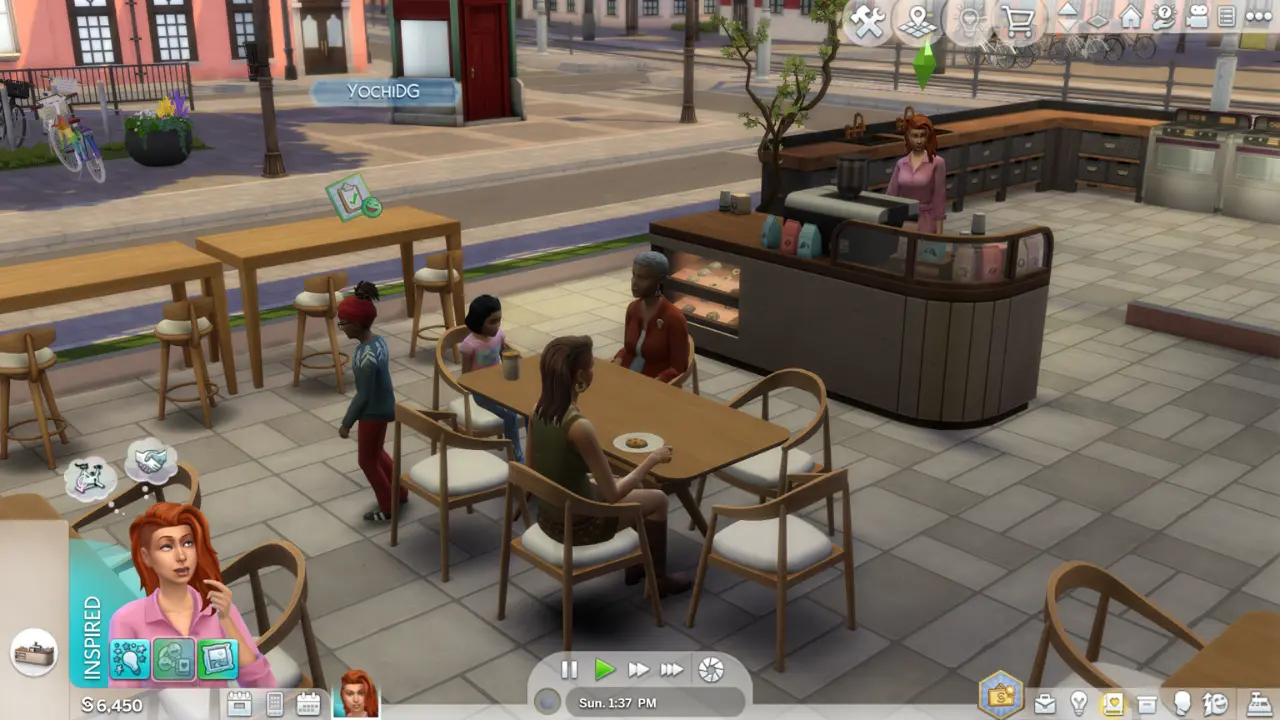This screenshot has height=720, width=1280.
Task: Switch to fast forward speed
Action: click(x=638, y=670)
